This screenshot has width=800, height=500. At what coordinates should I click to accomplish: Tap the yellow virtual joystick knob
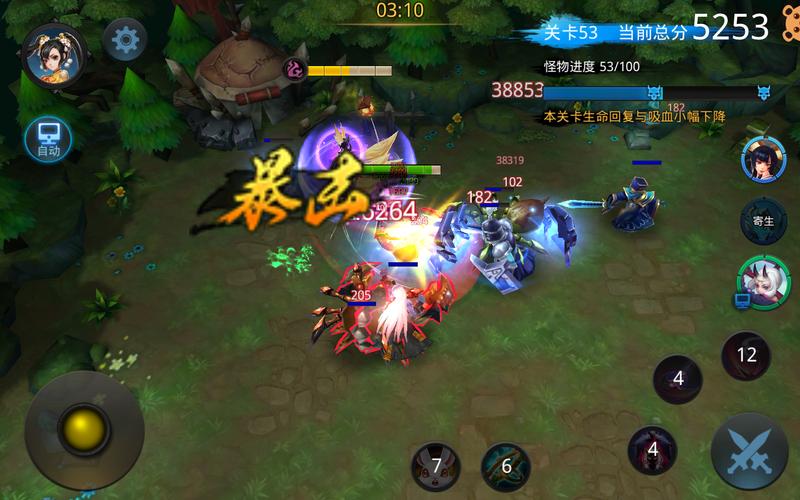click(83, 430)
